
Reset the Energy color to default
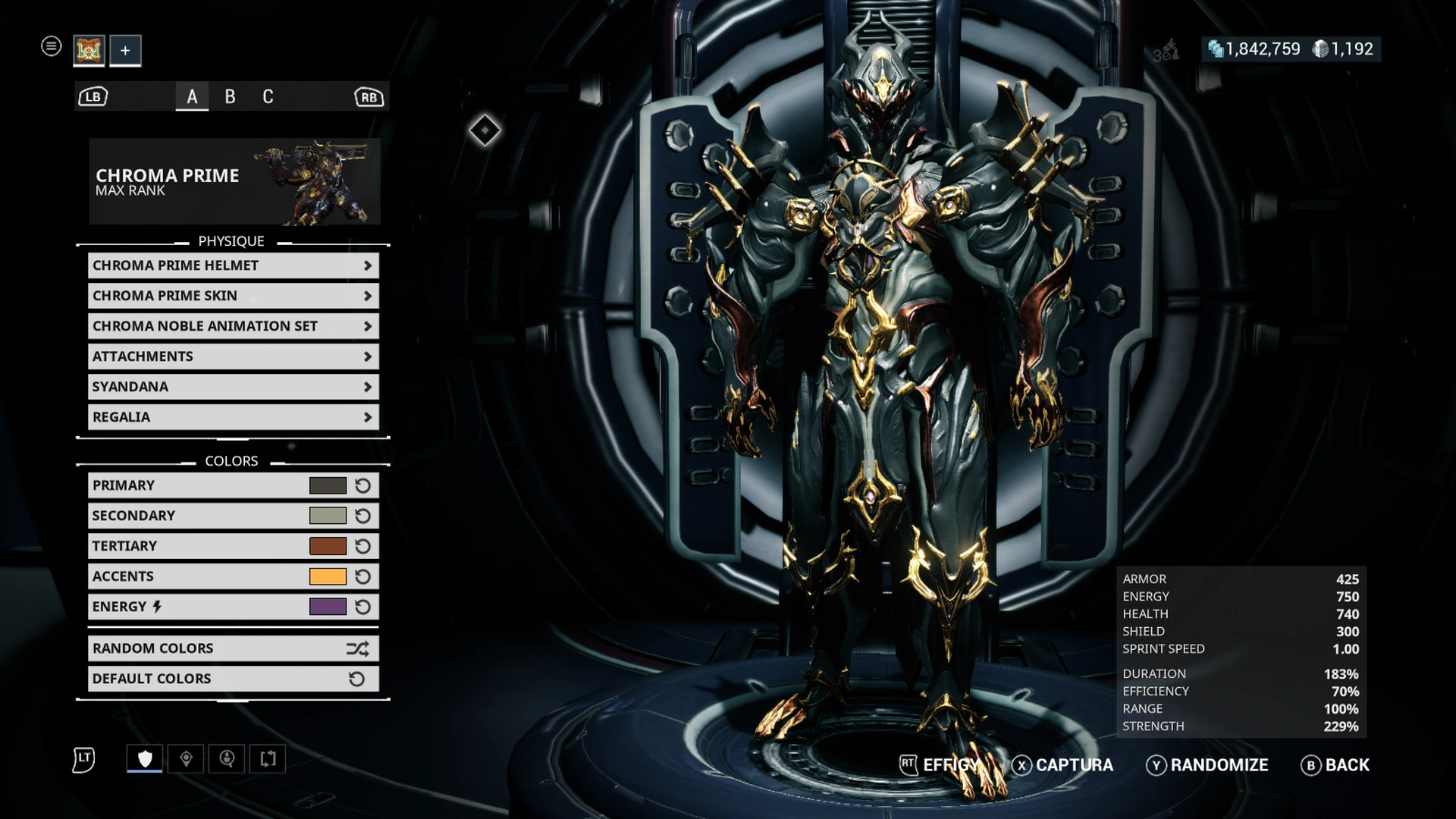click(362, 606)
